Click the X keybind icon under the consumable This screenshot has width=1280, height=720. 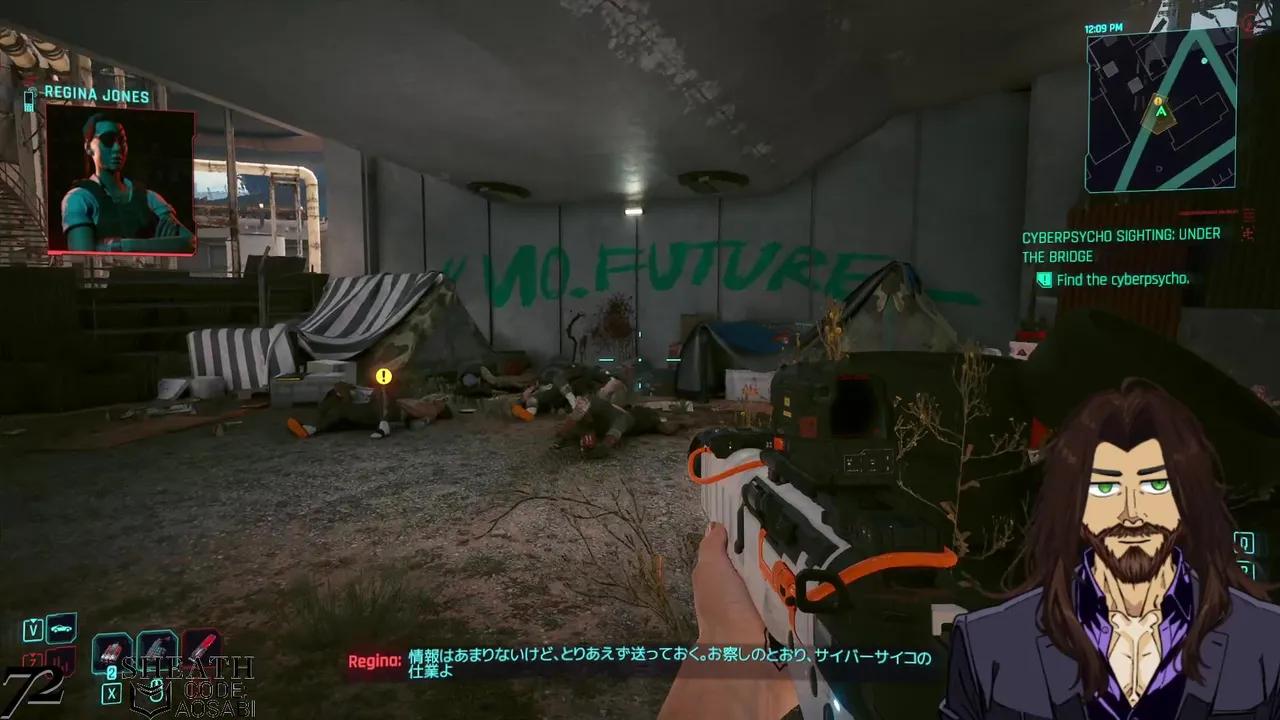point(112,692)
